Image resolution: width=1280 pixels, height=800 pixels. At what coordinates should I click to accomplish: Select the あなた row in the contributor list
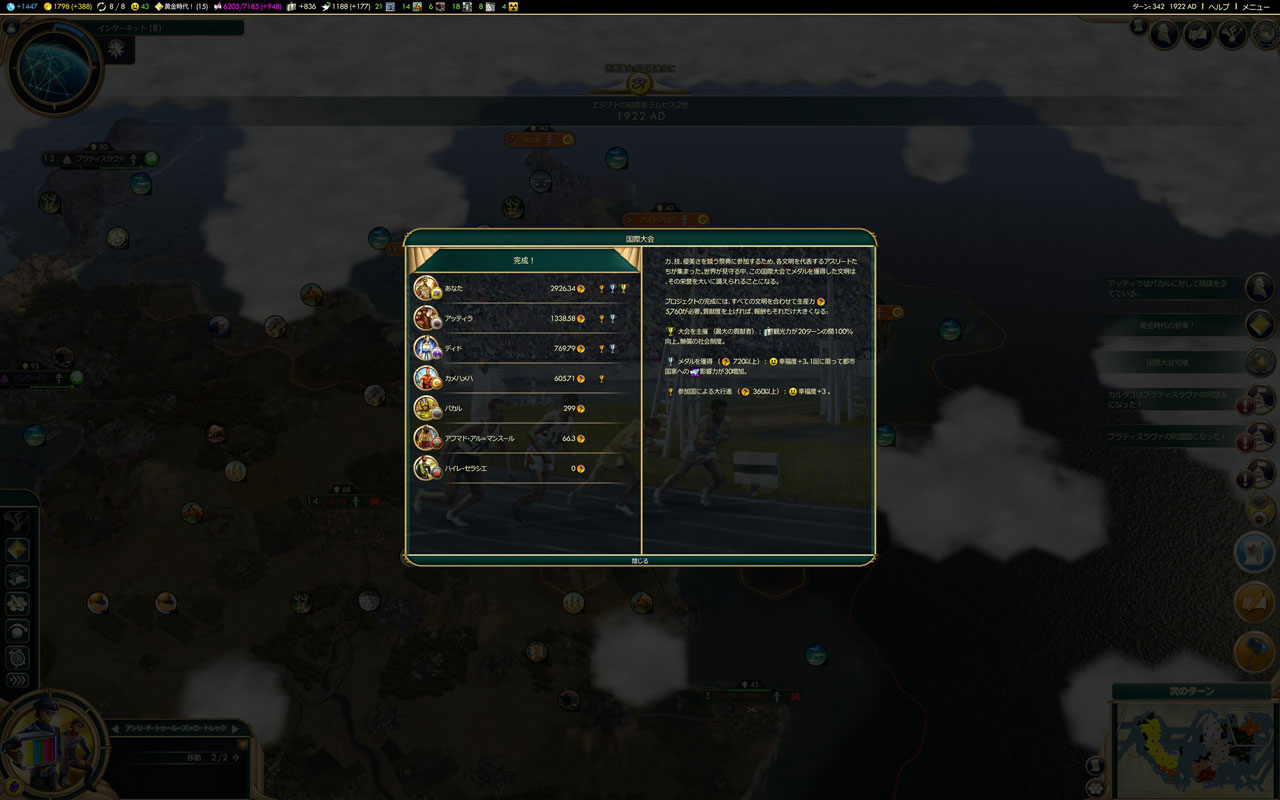point(523,289)
